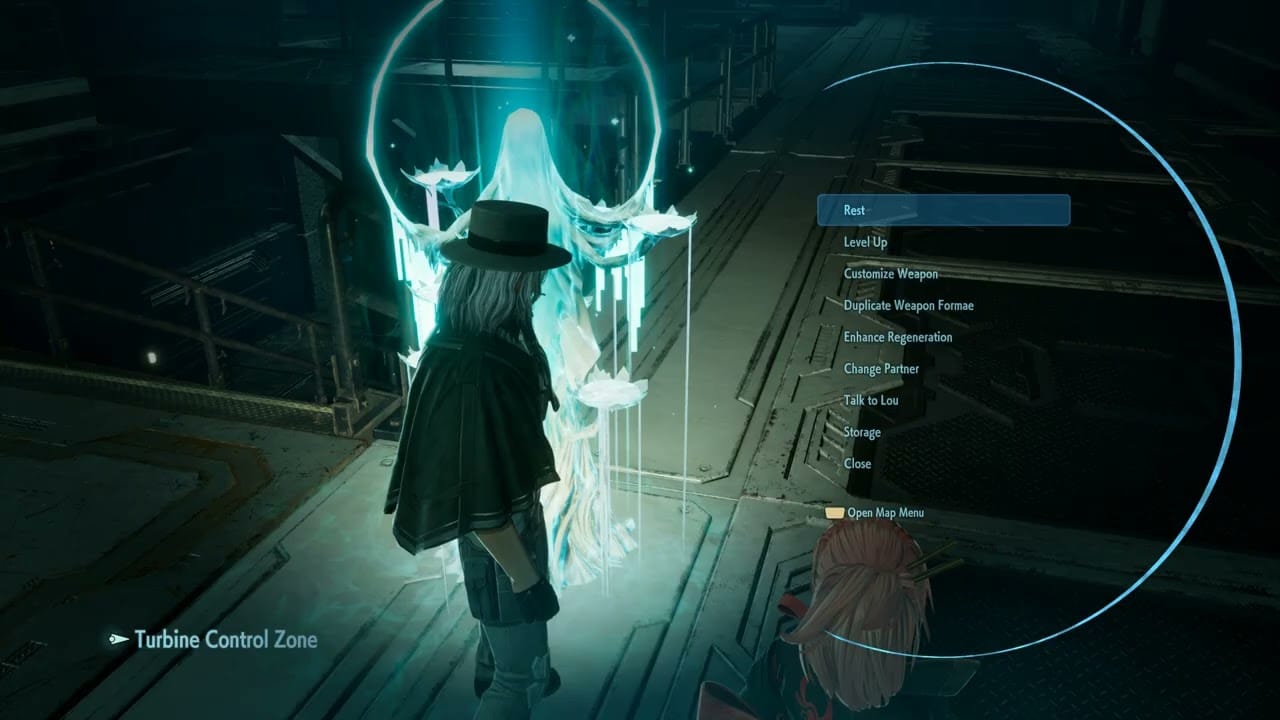Open Customize Weapon
This screenshot has height=720, width=1280.
(x=890, y=274)
